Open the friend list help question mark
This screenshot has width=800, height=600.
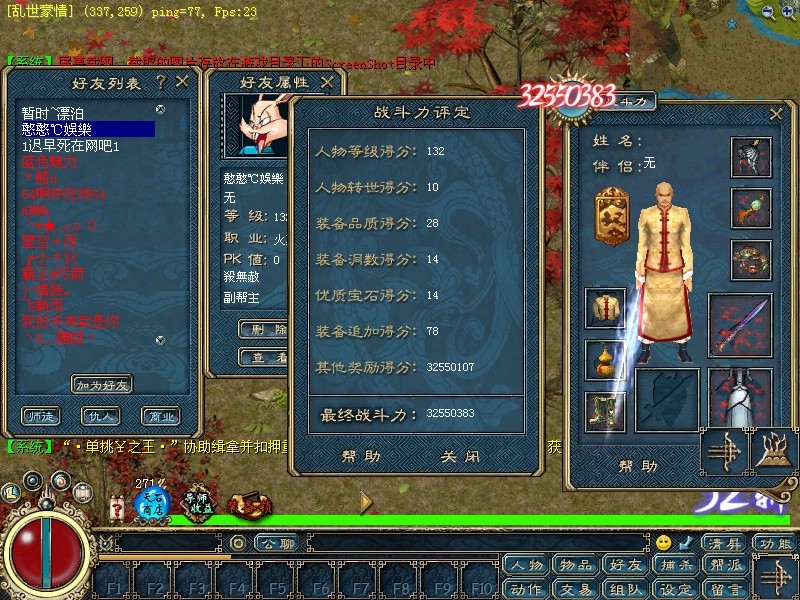point(160,82)
